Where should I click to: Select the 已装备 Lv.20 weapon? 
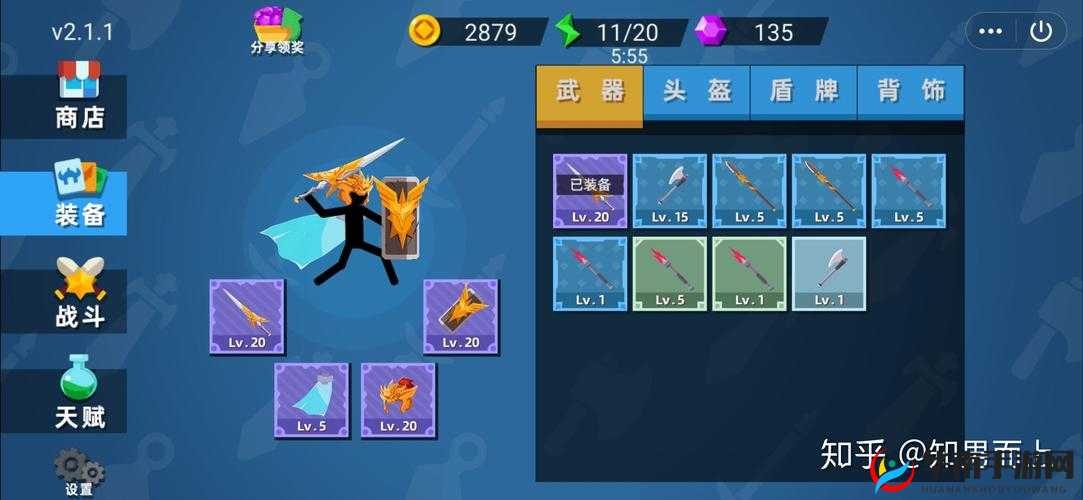(590, 191)
